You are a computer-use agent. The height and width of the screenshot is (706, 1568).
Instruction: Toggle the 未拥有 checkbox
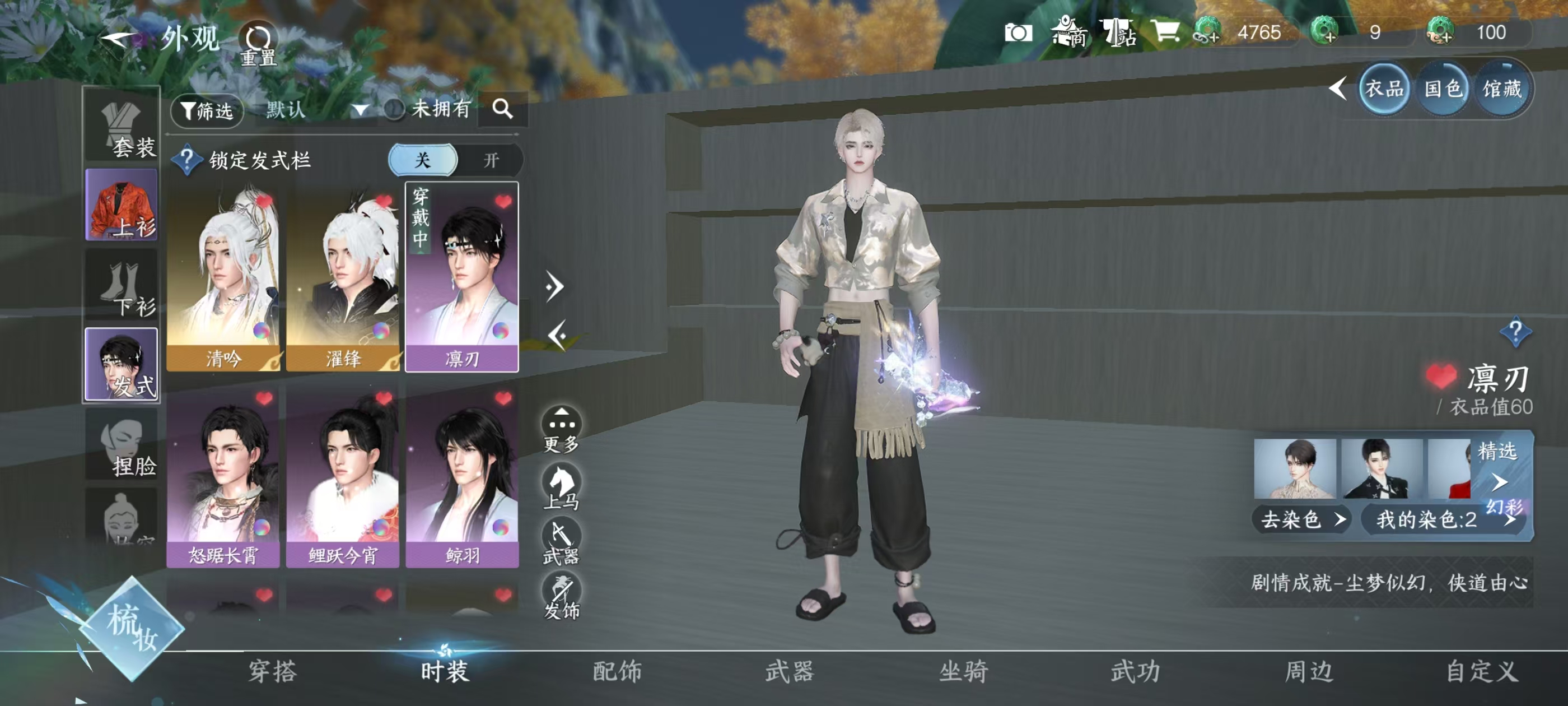click(394, 110)
